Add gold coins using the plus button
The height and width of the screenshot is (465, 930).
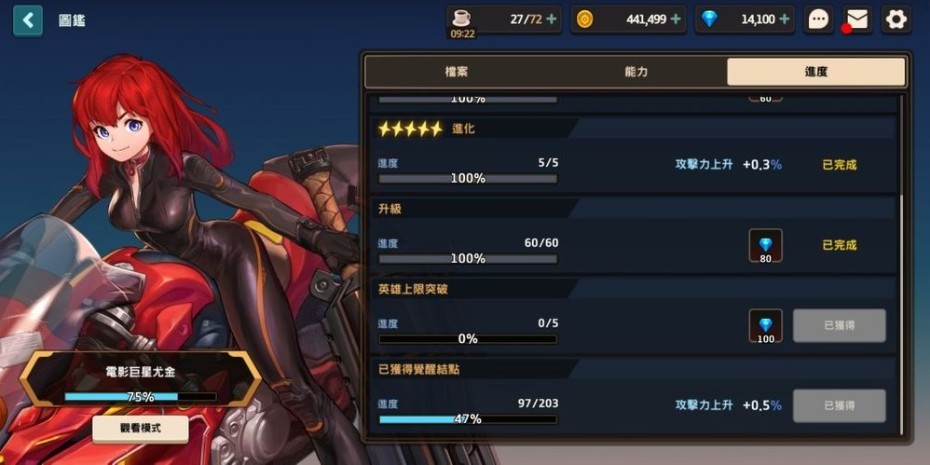pyautogui.click(x=676, y=19)
